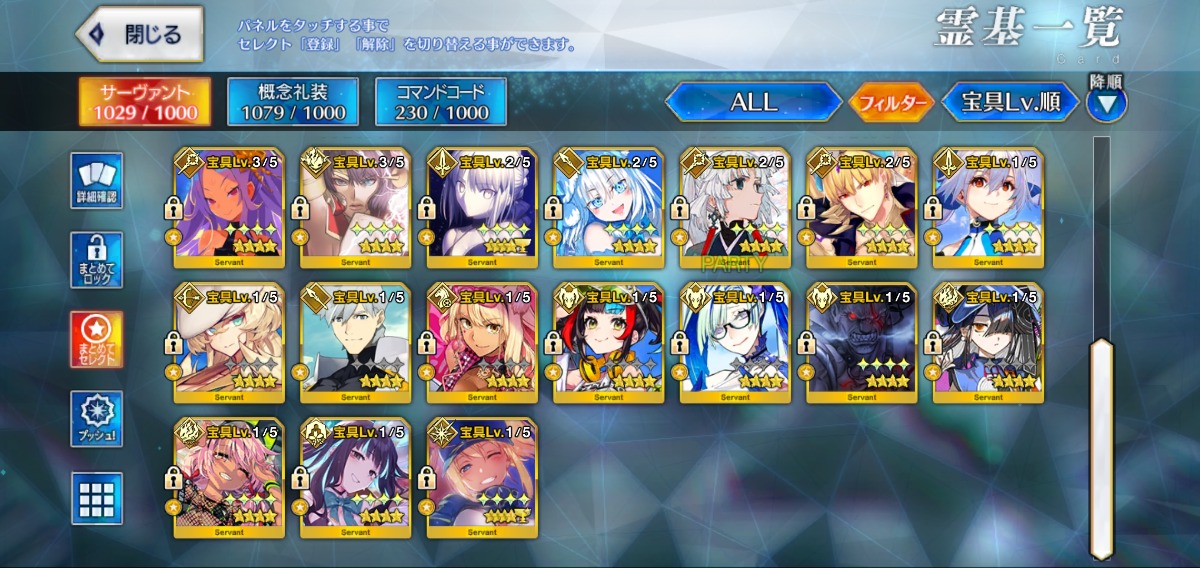Screen dimensions: 1200x568
Task: Select the purple-haired servant with 宝具Lv.3/5
Action: click(228, 208)
